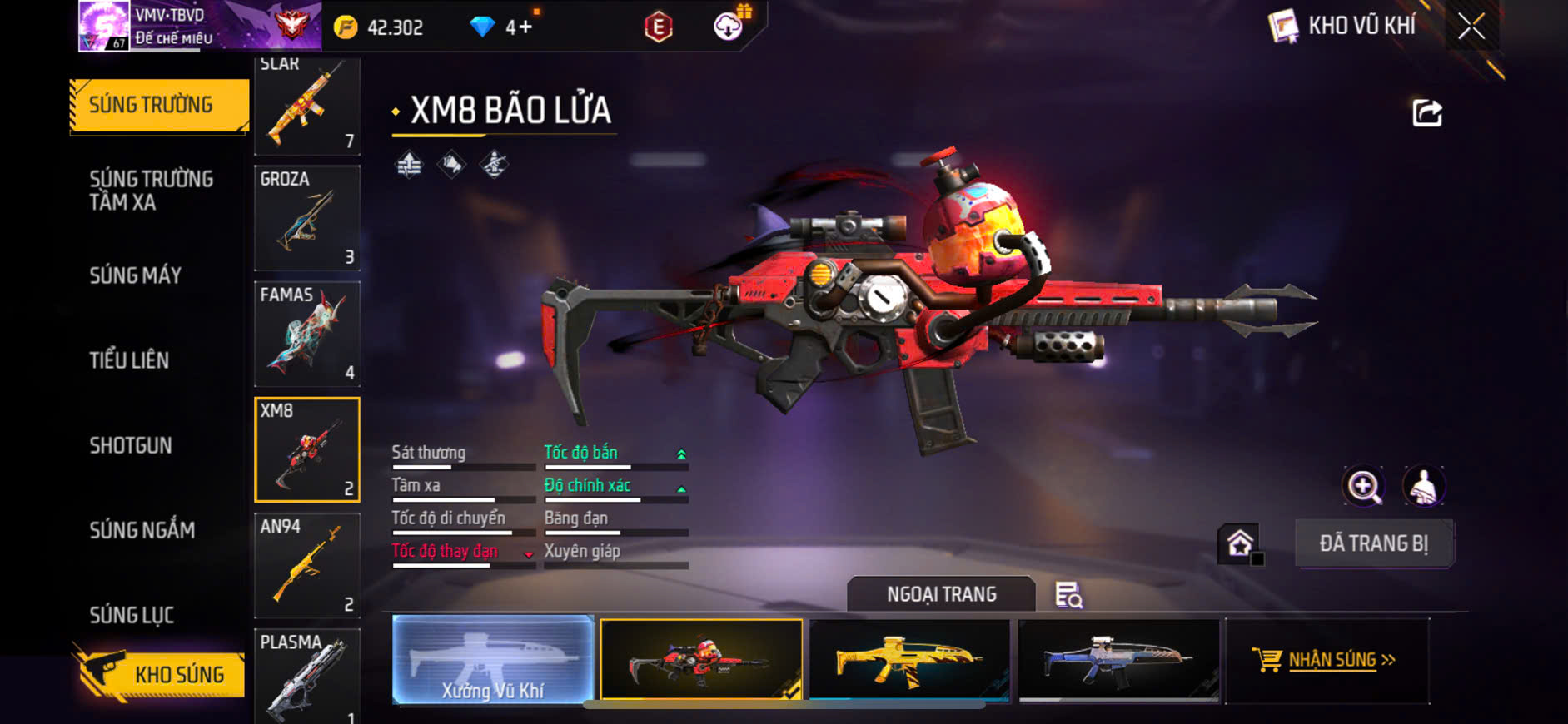Click the Đã Trang Bị button

pos(1373,543)
